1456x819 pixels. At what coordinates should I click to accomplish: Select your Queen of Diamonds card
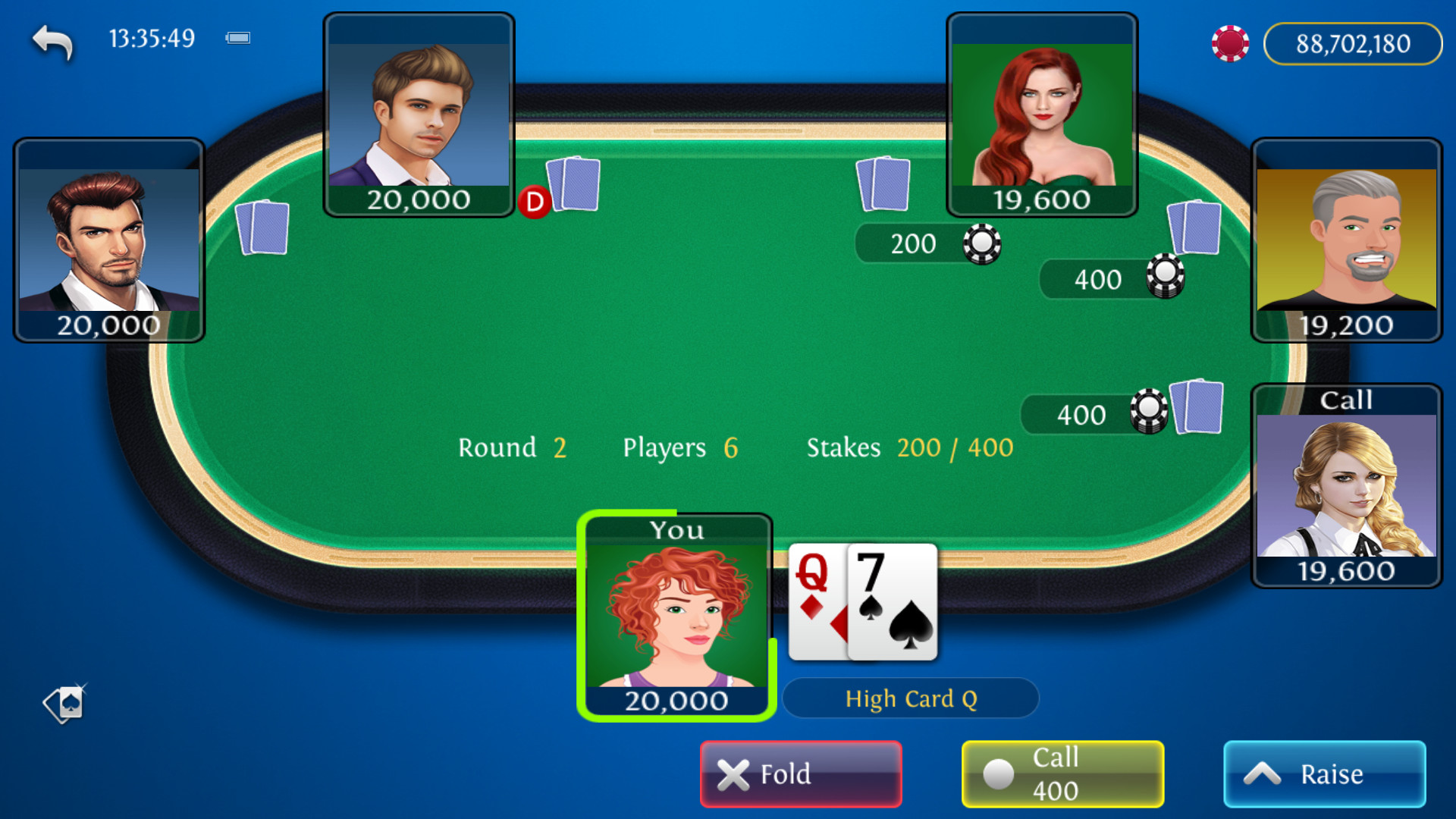coord(816,599)
